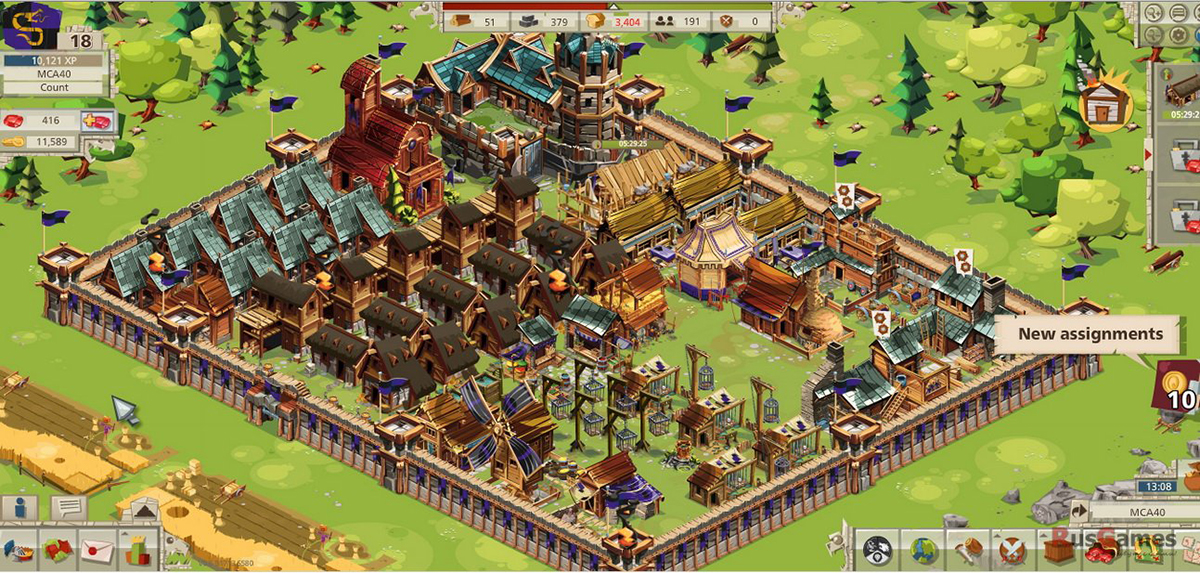
Task: Open the info button with blue figure
Action: [19, 508]
